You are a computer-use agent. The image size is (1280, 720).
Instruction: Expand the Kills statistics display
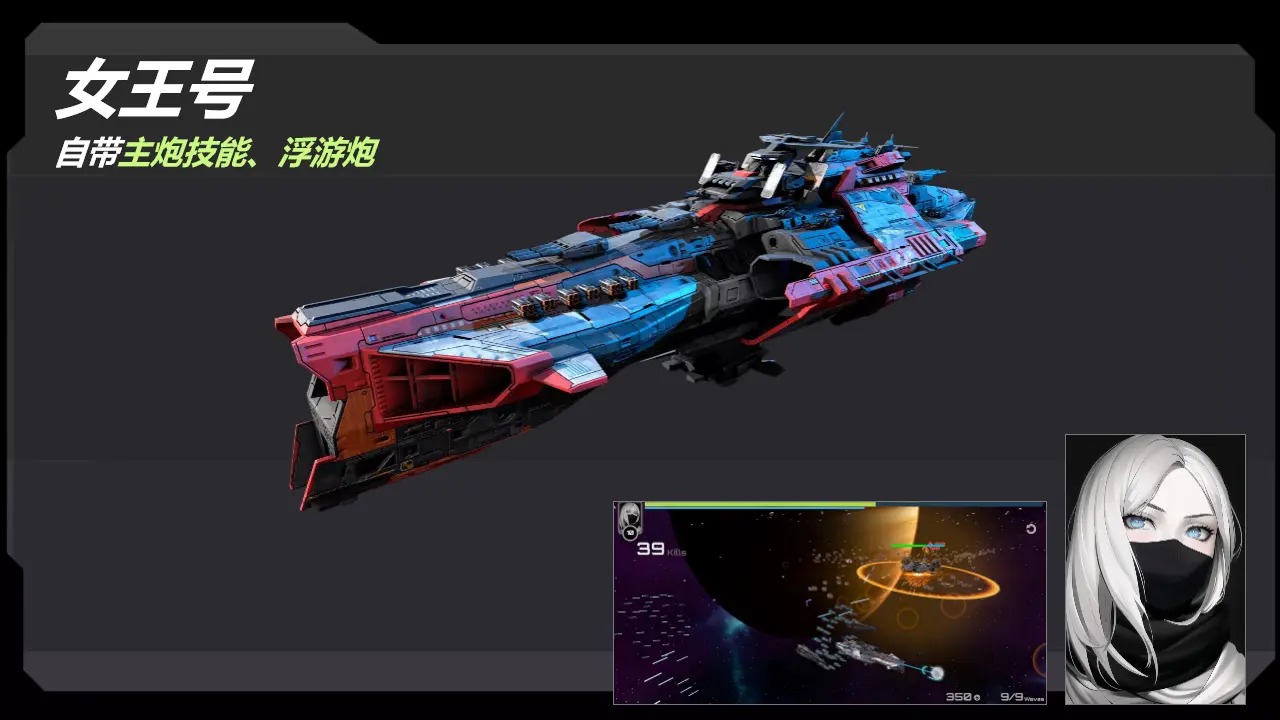pos(660,551)
